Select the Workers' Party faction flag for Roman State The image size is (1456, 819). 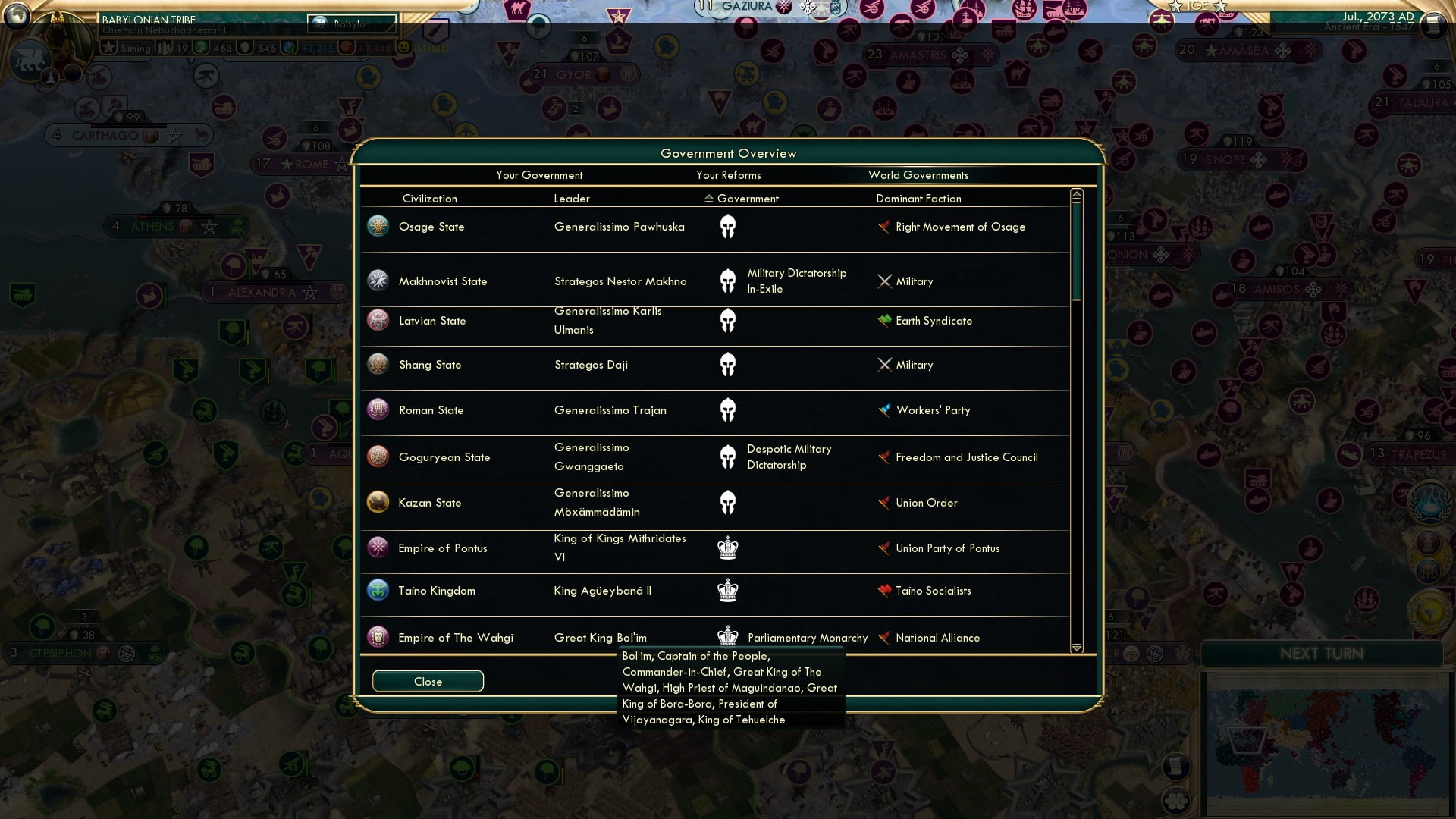[x=883, y=410]
